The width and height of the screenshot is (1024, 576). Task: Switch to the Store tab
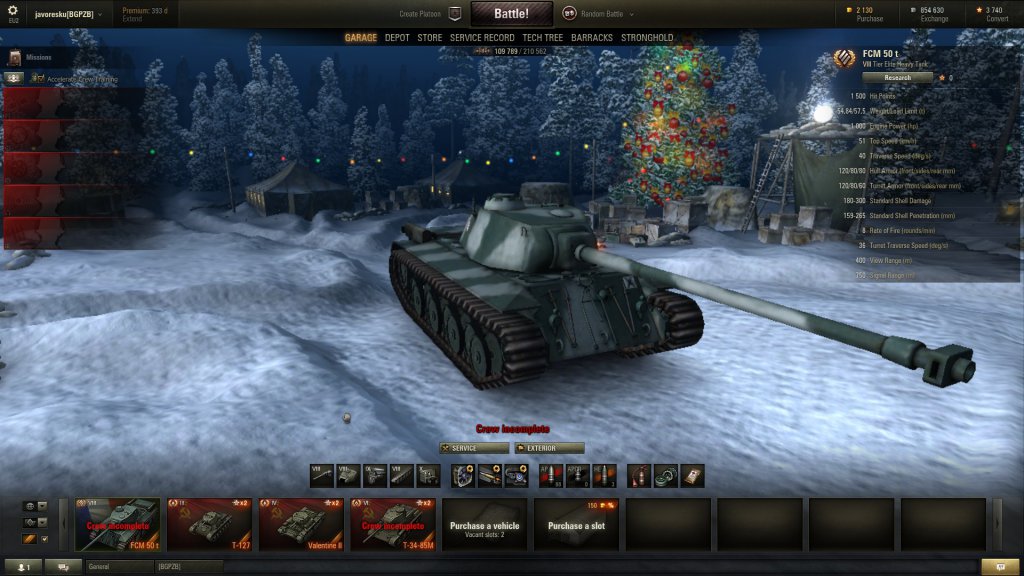tap(429, 38)
